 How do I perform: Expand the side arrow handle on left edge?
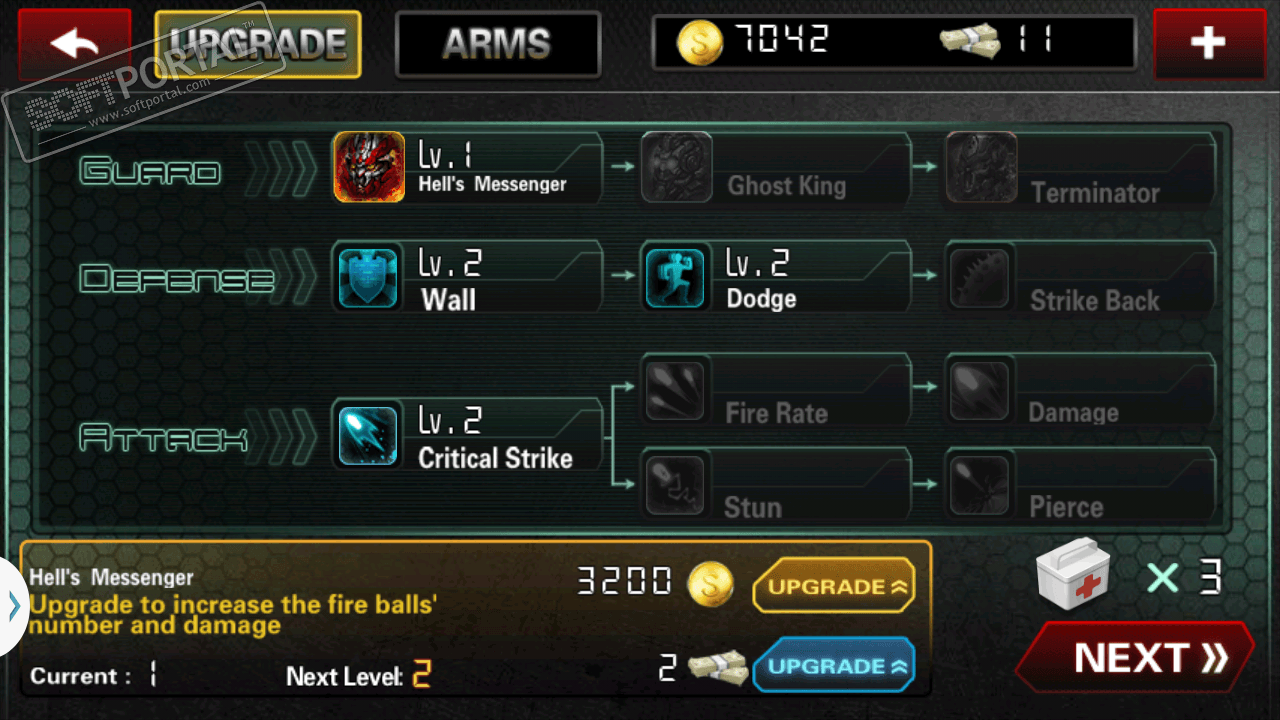[x=13, y=606]
